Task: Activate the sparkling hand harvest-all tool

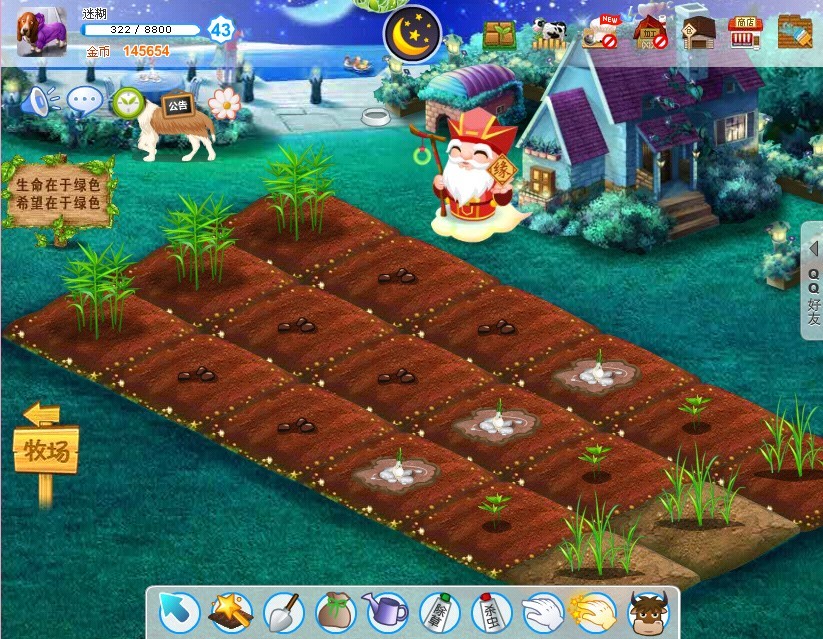Action: (x=594, y=610)
